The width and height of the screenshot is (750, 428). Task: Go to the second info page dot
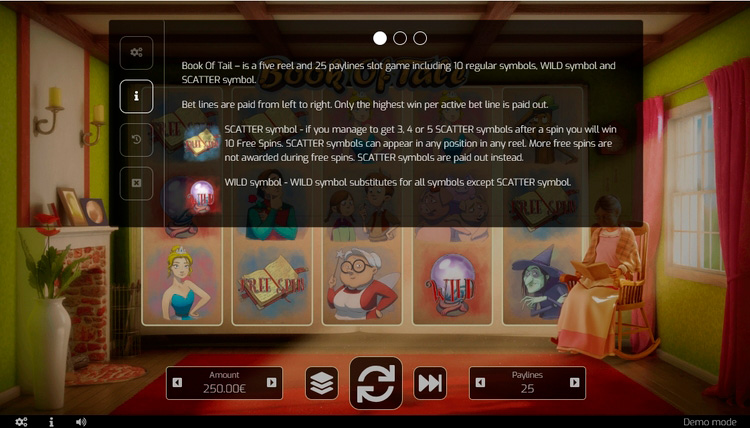coord(400,38)
